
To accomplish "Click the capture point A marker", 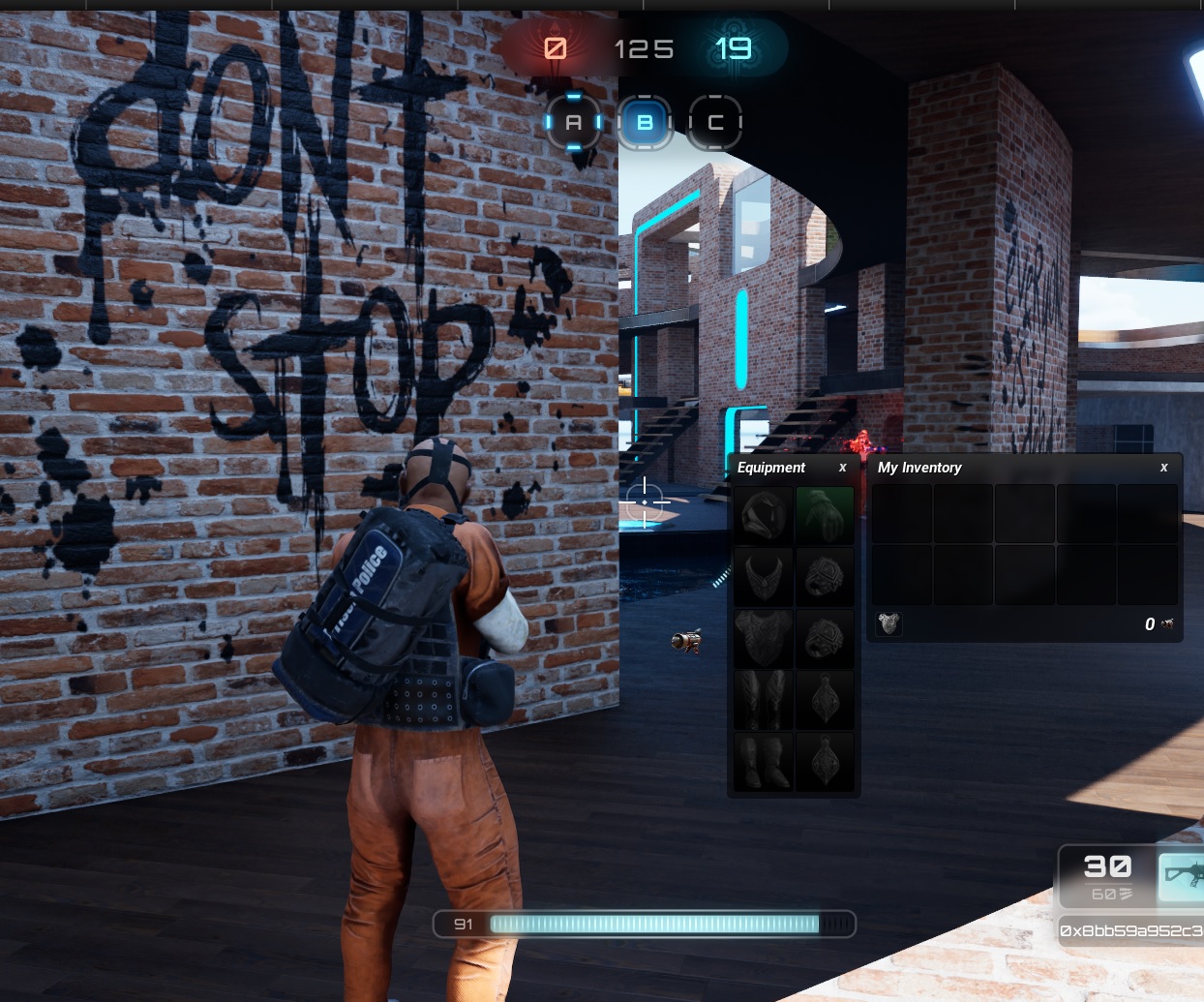I will 574,123.
